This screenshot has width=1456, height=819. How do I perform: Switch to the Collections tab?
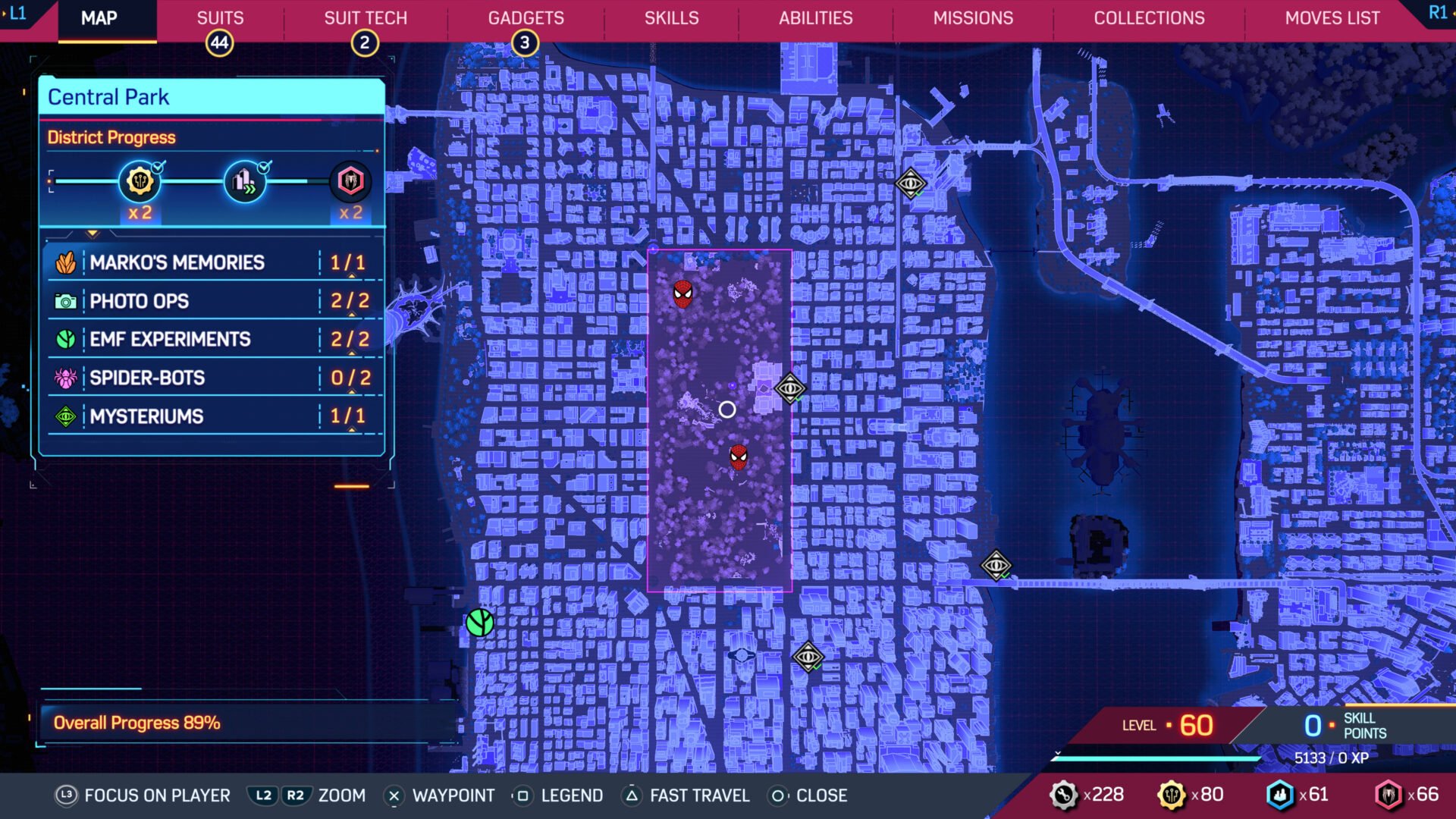pos(1149,18)
